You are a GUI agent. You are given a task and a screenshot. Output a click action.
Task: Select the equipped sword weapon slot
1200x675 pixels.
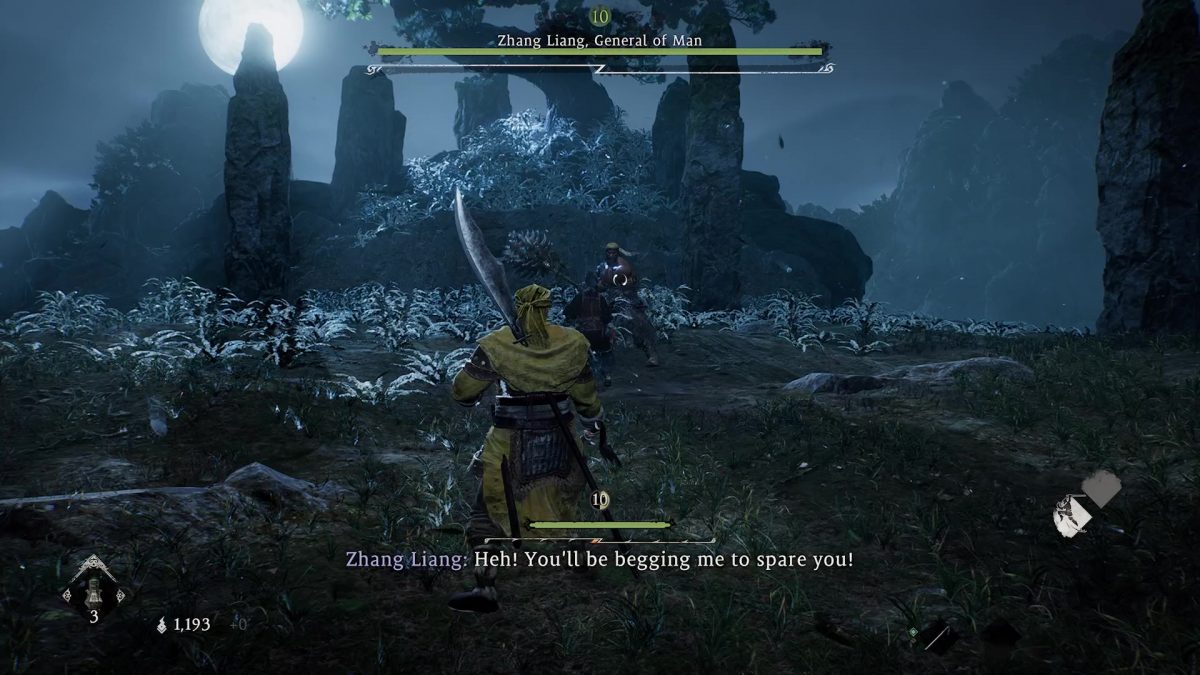[x=937, y=634]
